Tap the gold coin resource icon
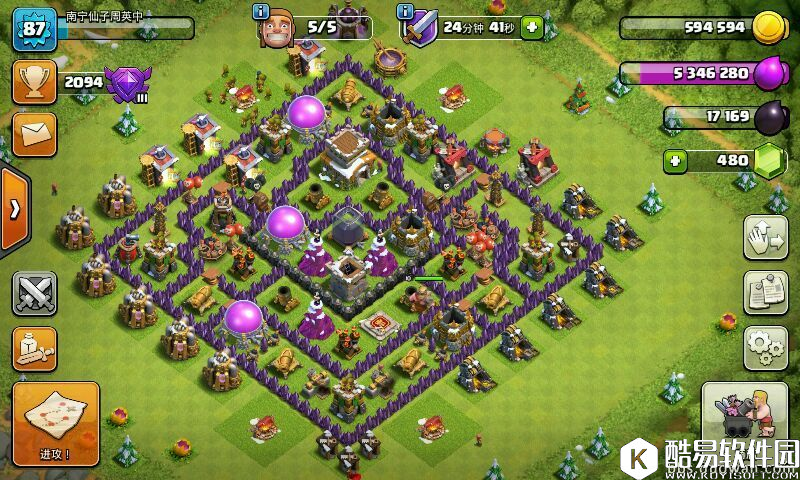The width and height of the screenshot is (800, 480). (769, 27)
